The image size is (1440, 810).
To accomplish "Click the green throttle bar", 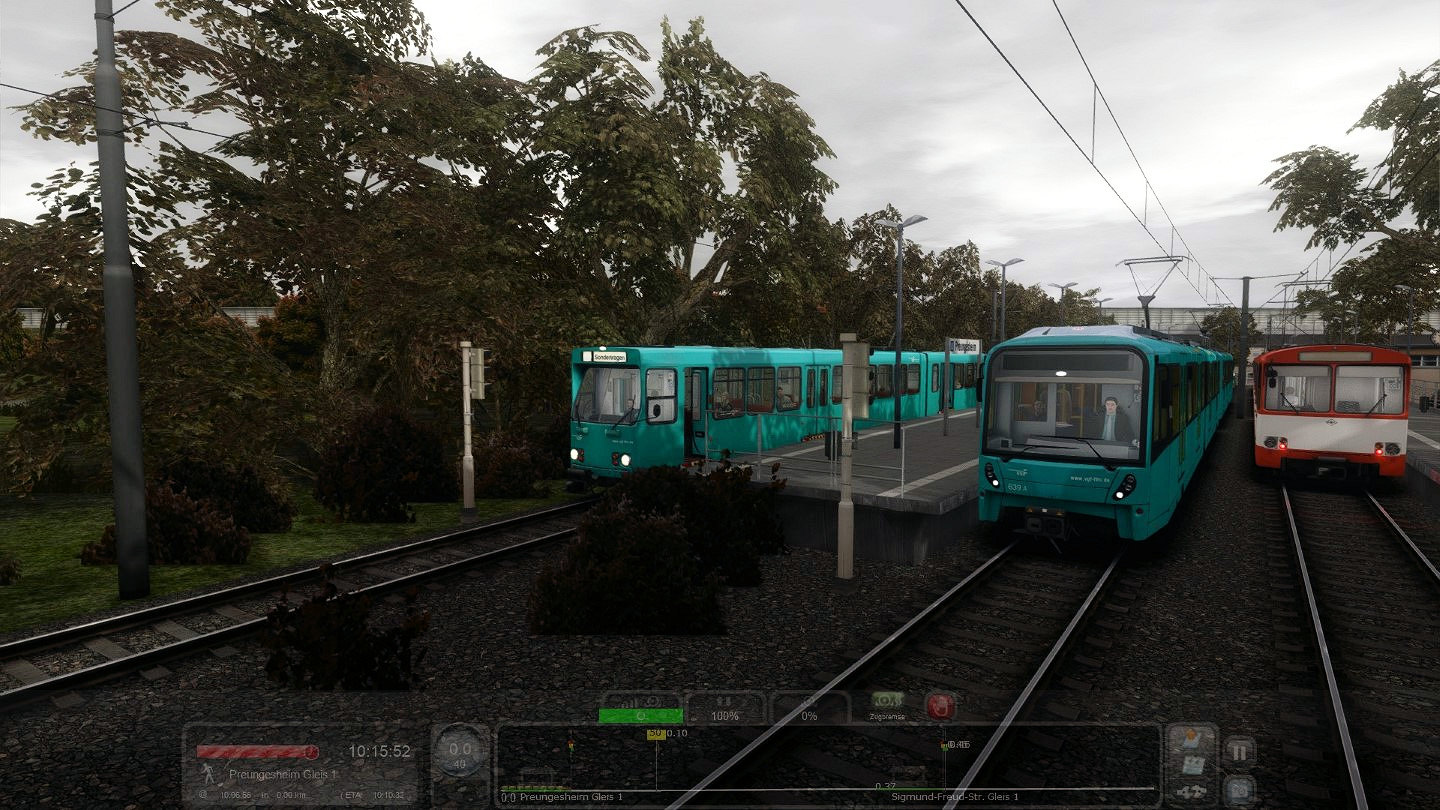I will [x=640, y=715].
